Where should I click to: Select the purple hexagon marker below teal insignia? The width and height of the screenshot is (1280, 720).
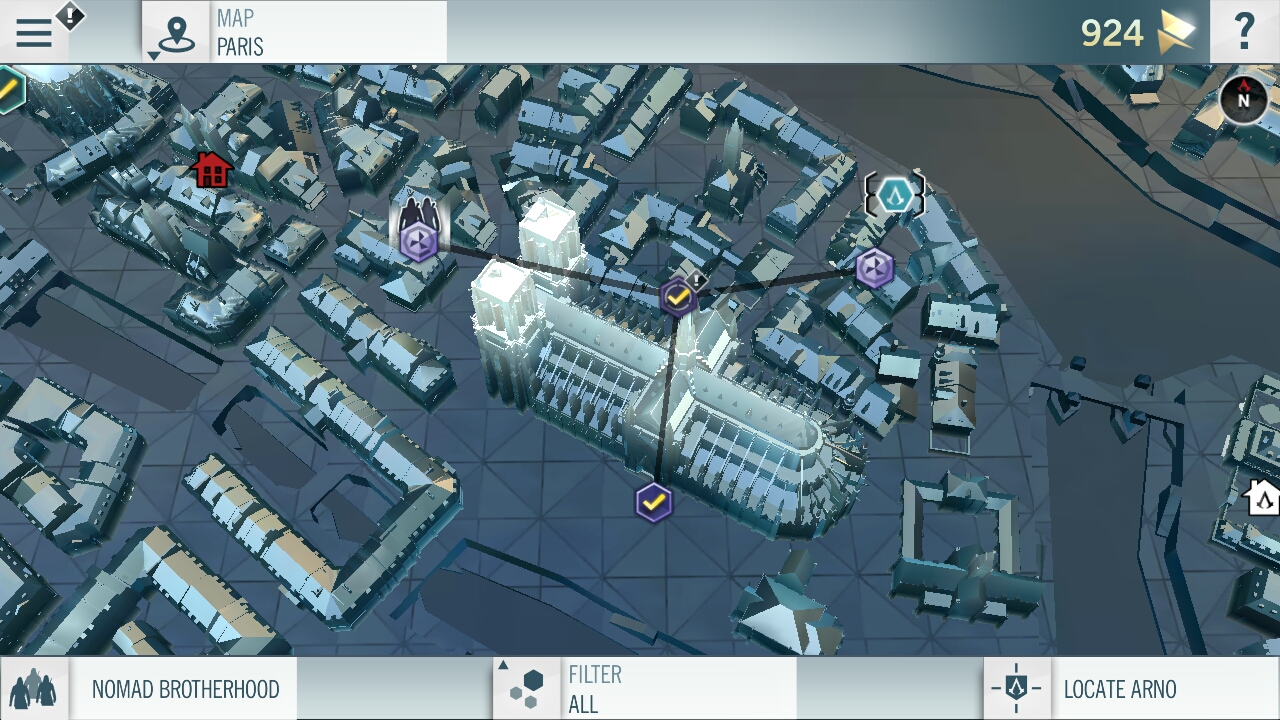874,268
